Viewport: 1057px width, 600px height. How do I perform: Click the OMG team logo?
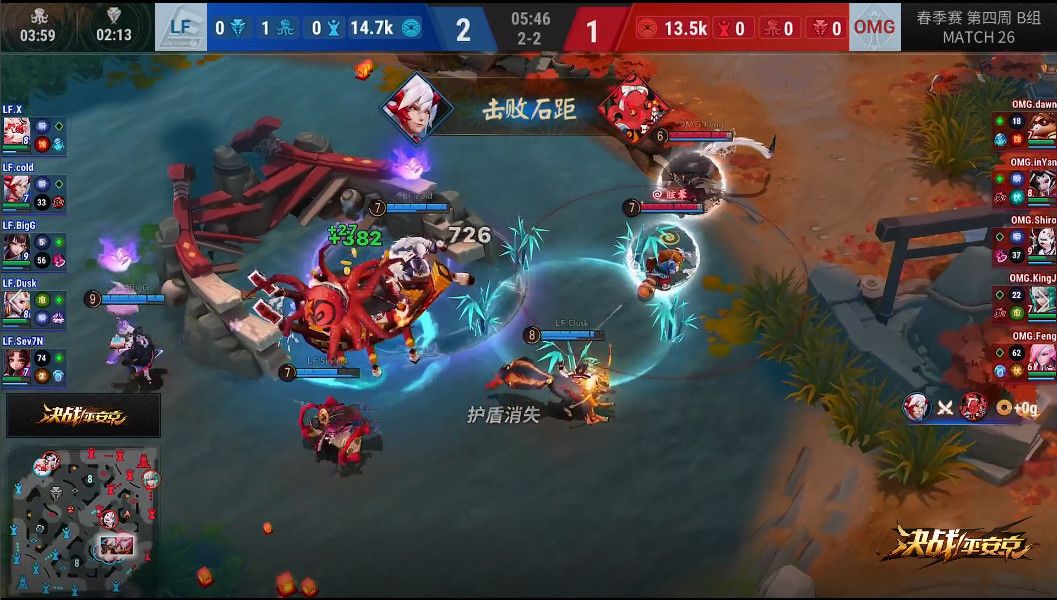point(874,28)
